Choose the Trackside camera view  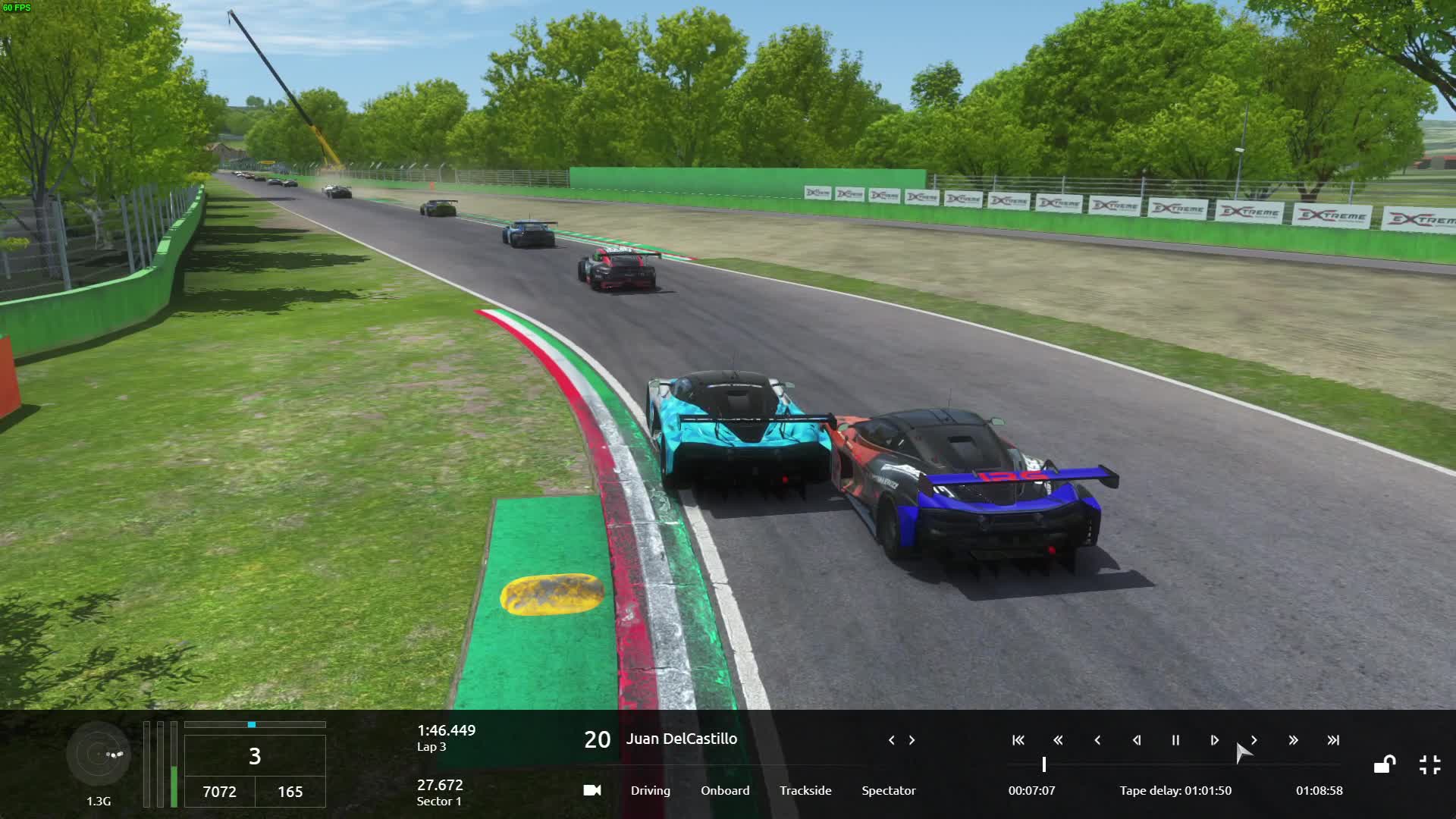coord(805,790)
